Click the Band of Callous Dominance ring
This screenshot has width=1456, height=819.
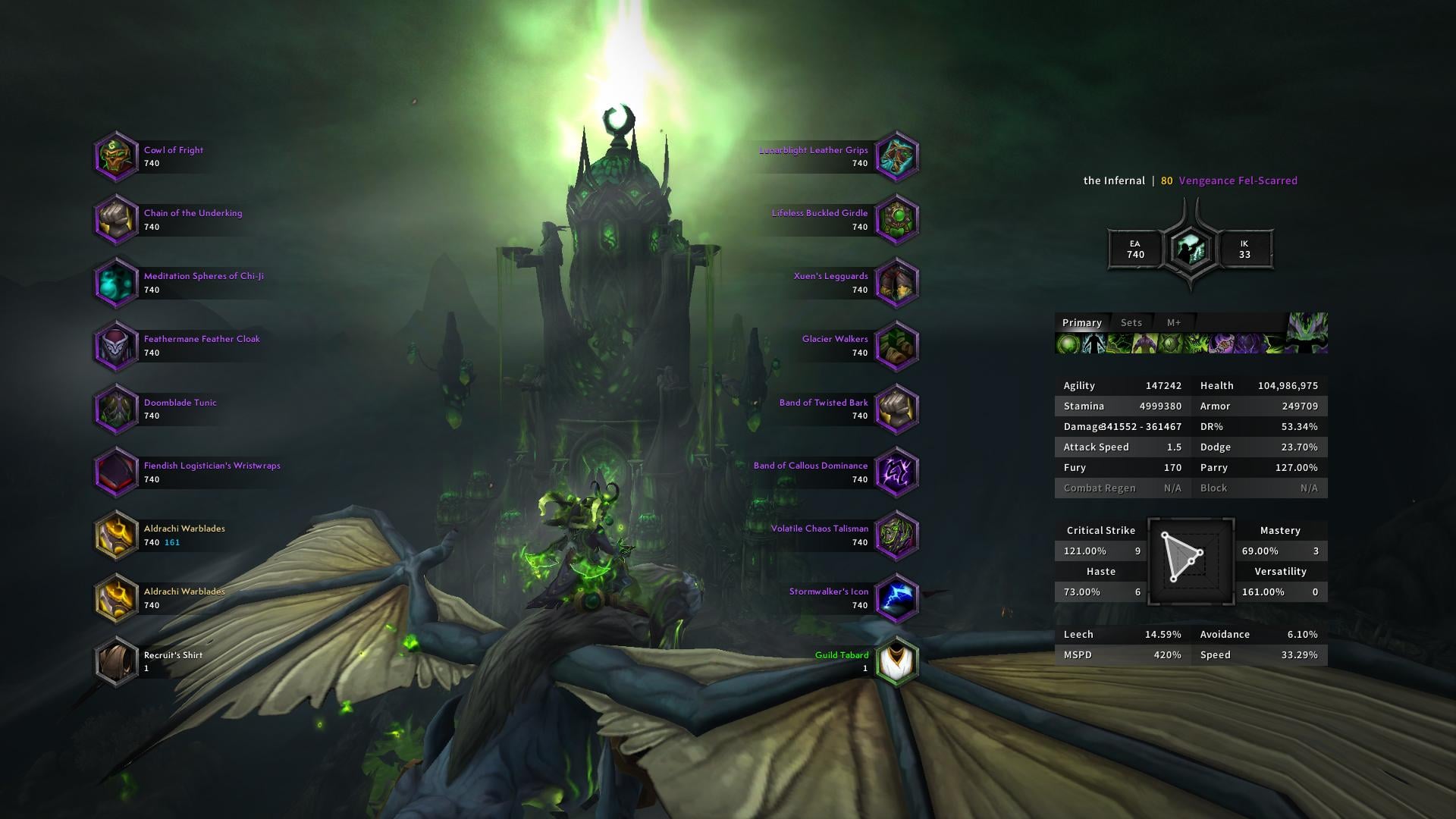pos(896,472)
